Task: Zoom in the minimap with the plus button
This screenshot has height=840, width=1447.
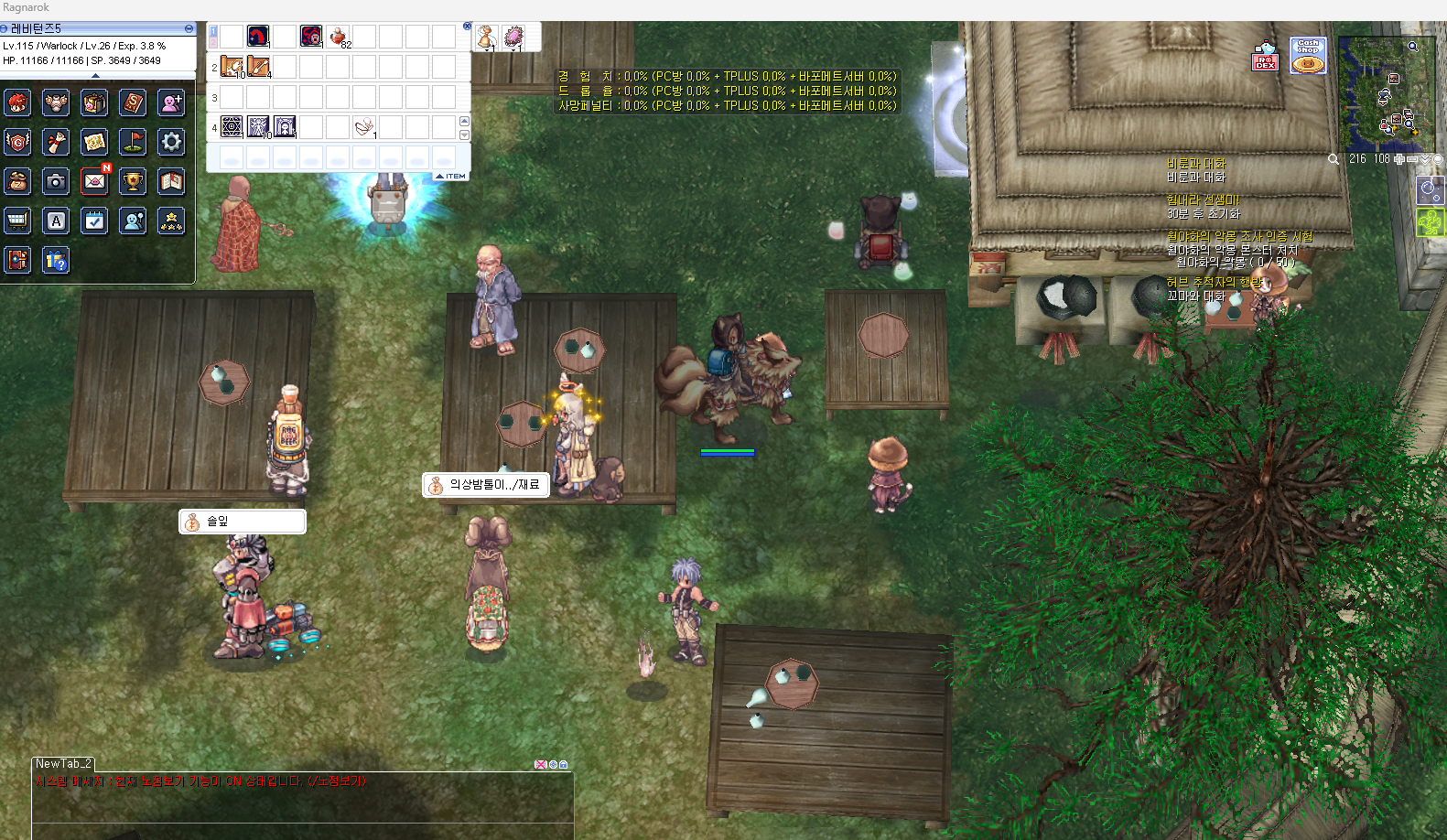Action: [1399, 159]
